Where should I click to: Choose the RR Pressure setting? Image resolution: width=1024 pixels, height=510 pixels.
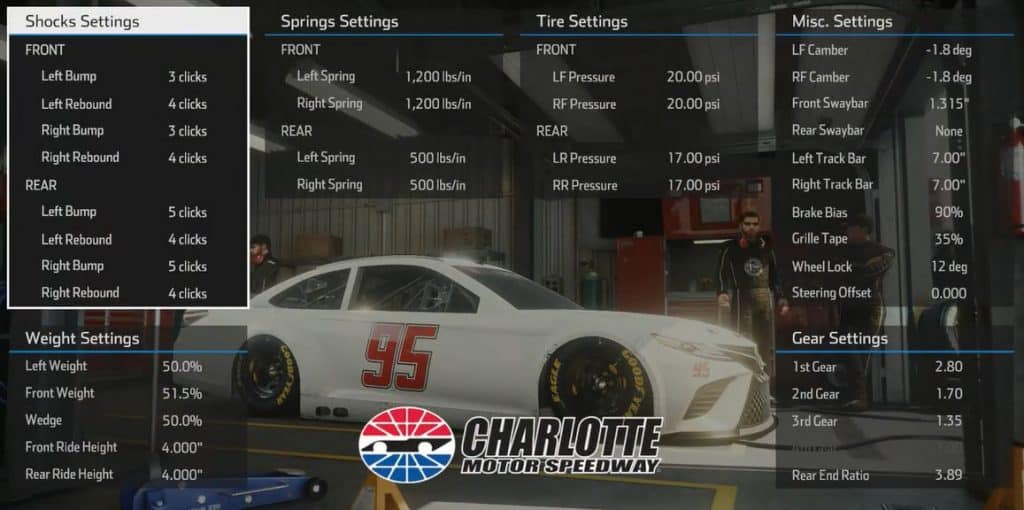click(635, 185)
